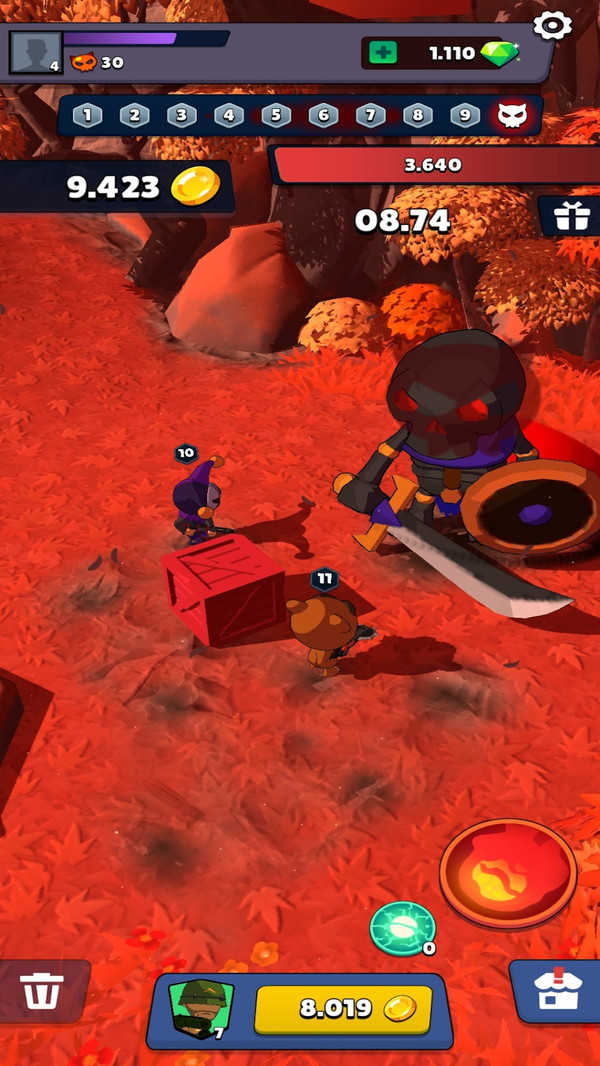Viewport: 600px width, 1066px height.
Task: Buy a soldier for 8.019 coins
Action: click(x=343, y=1008)
